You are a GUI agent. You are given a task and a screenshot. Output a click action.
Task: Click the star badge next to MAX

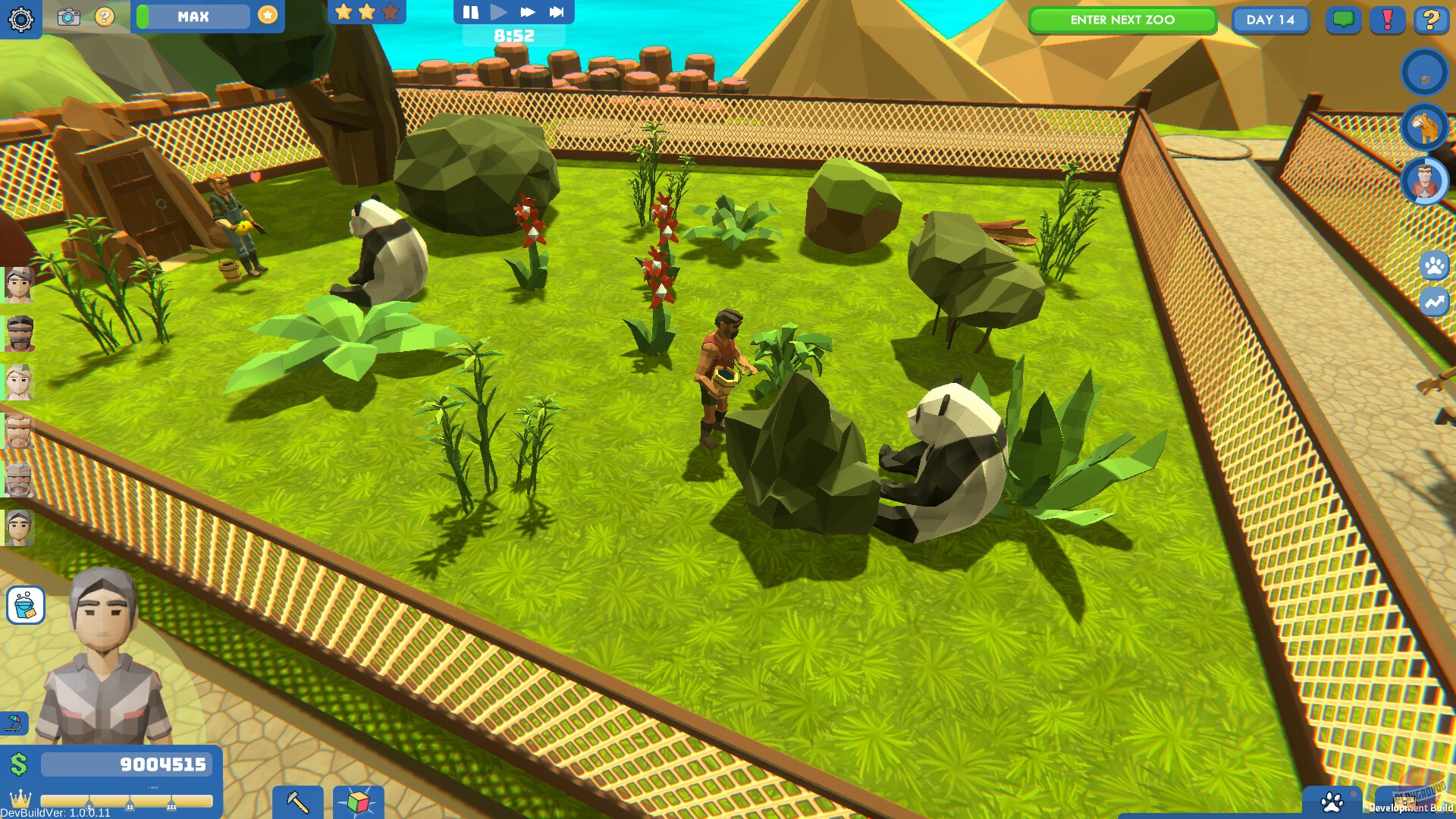coord(267,16)
